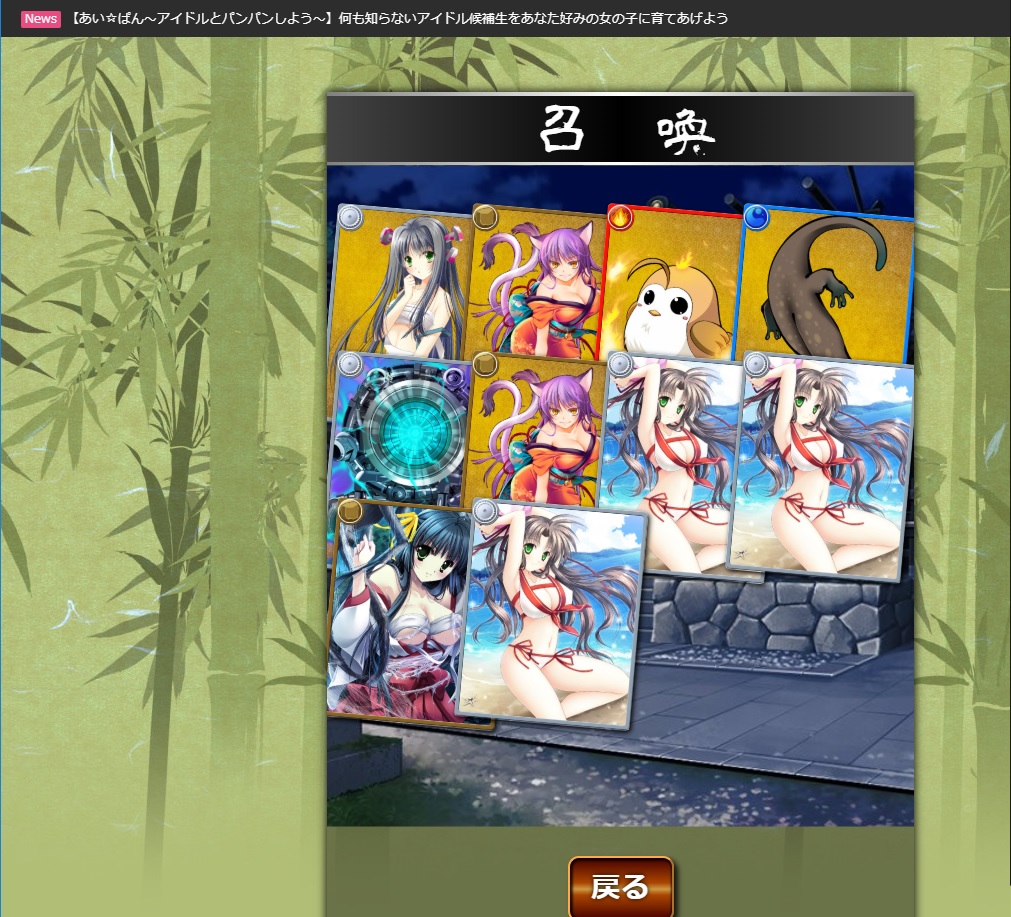Click the 戻る back button
The width and height of the screenshot is (1011, 917).
[x=620, y=886]
